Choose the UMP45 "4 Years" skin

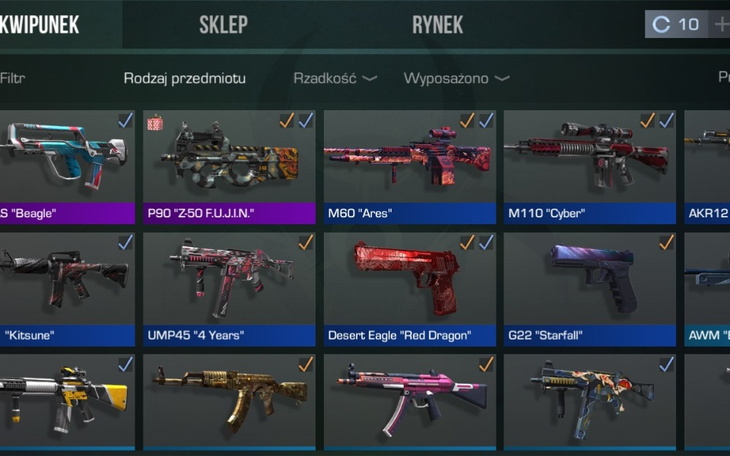[229, 287]
